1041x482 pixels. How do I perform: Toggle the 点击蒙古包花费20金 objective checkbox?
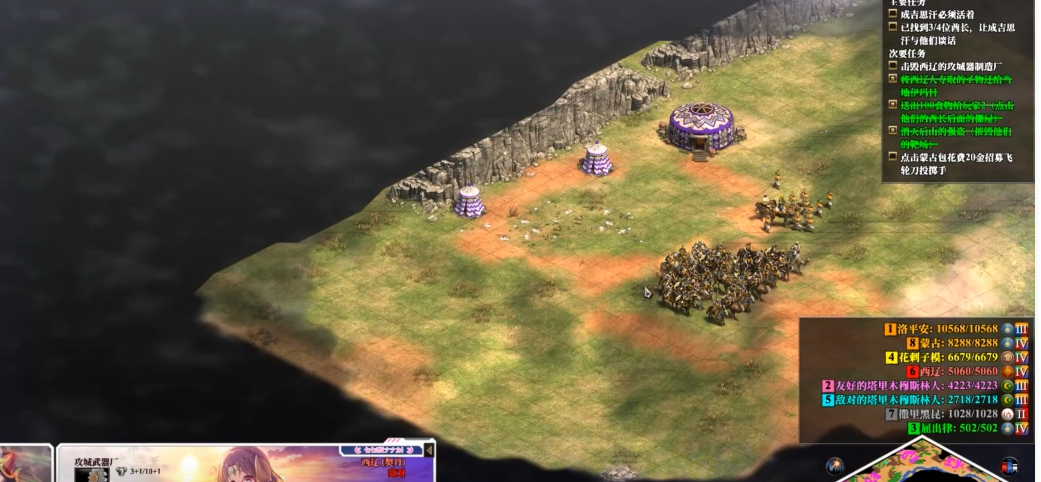tap(893, 157)
